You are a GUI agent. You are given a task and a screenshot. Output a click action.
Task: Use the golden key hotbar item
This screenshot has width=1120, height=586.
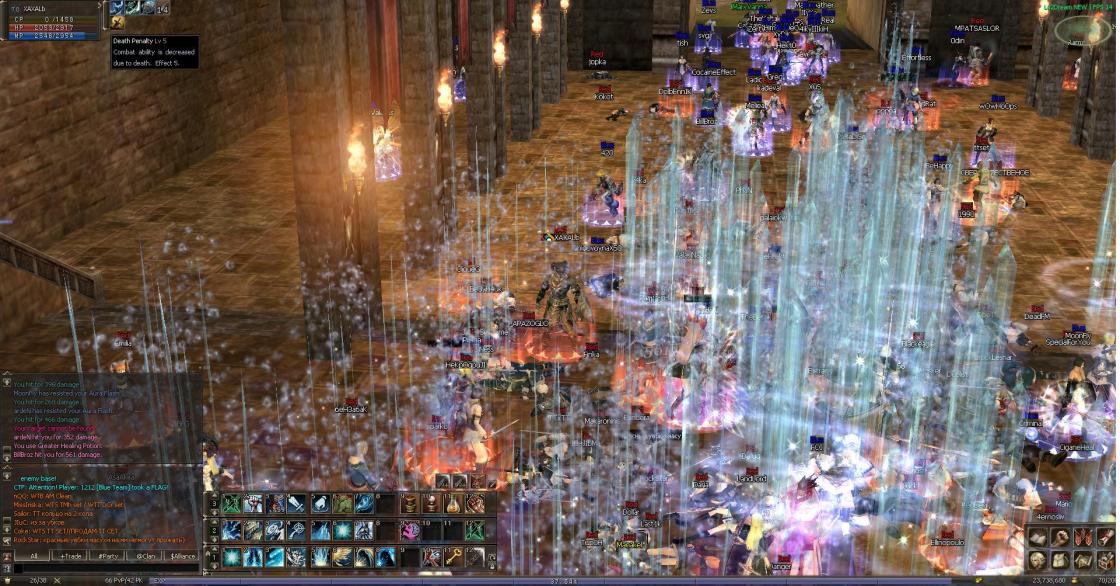point(452,556)
